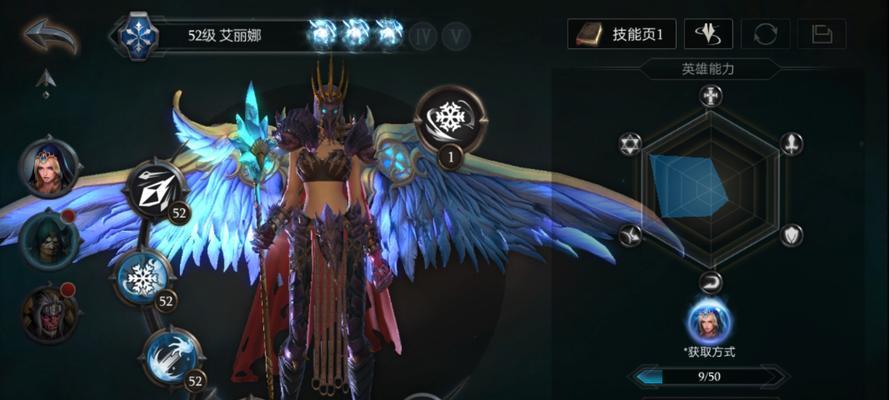Click the cross stat icon on hexagon
Image resolution: width=889 pixels, height=400 pixels.
coord(711,96)
